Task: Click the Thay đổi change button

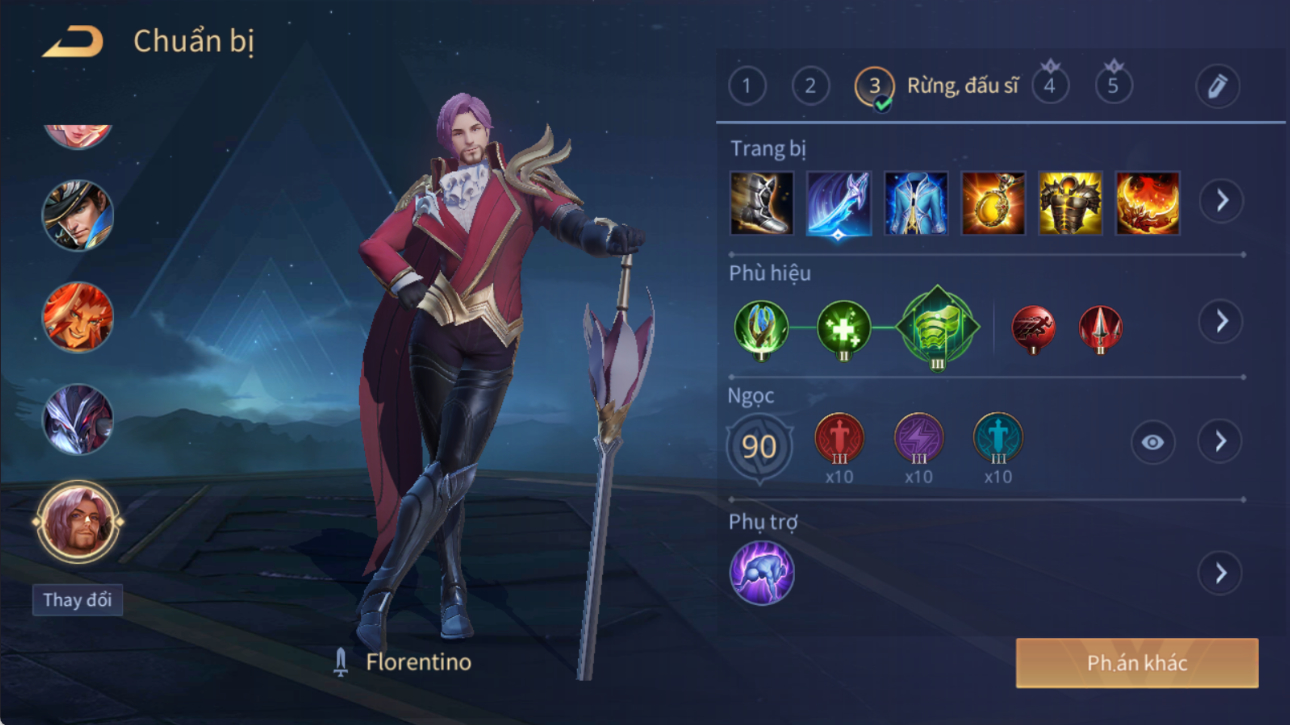Action: click(x=77, y=600)
